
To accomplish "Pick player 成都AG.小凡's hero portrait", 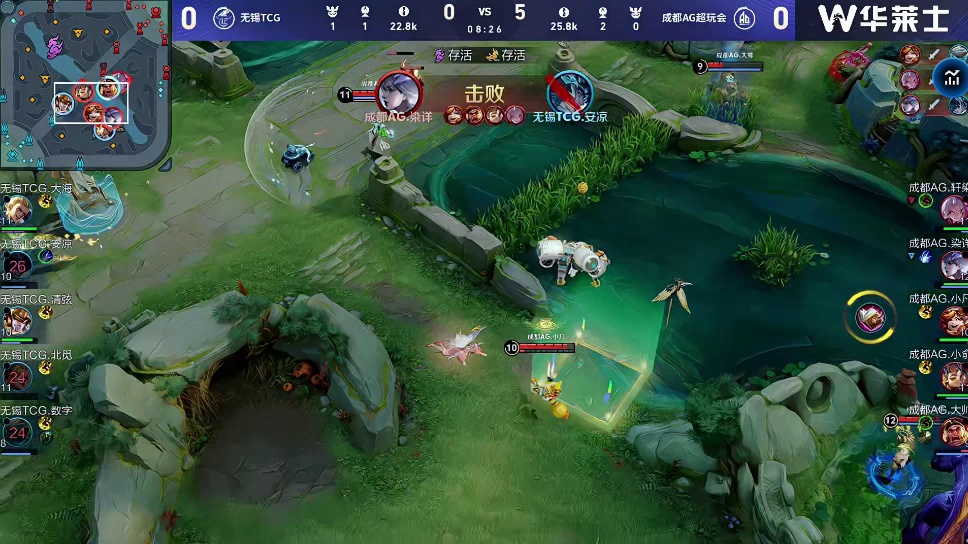I will coord(952,321).
